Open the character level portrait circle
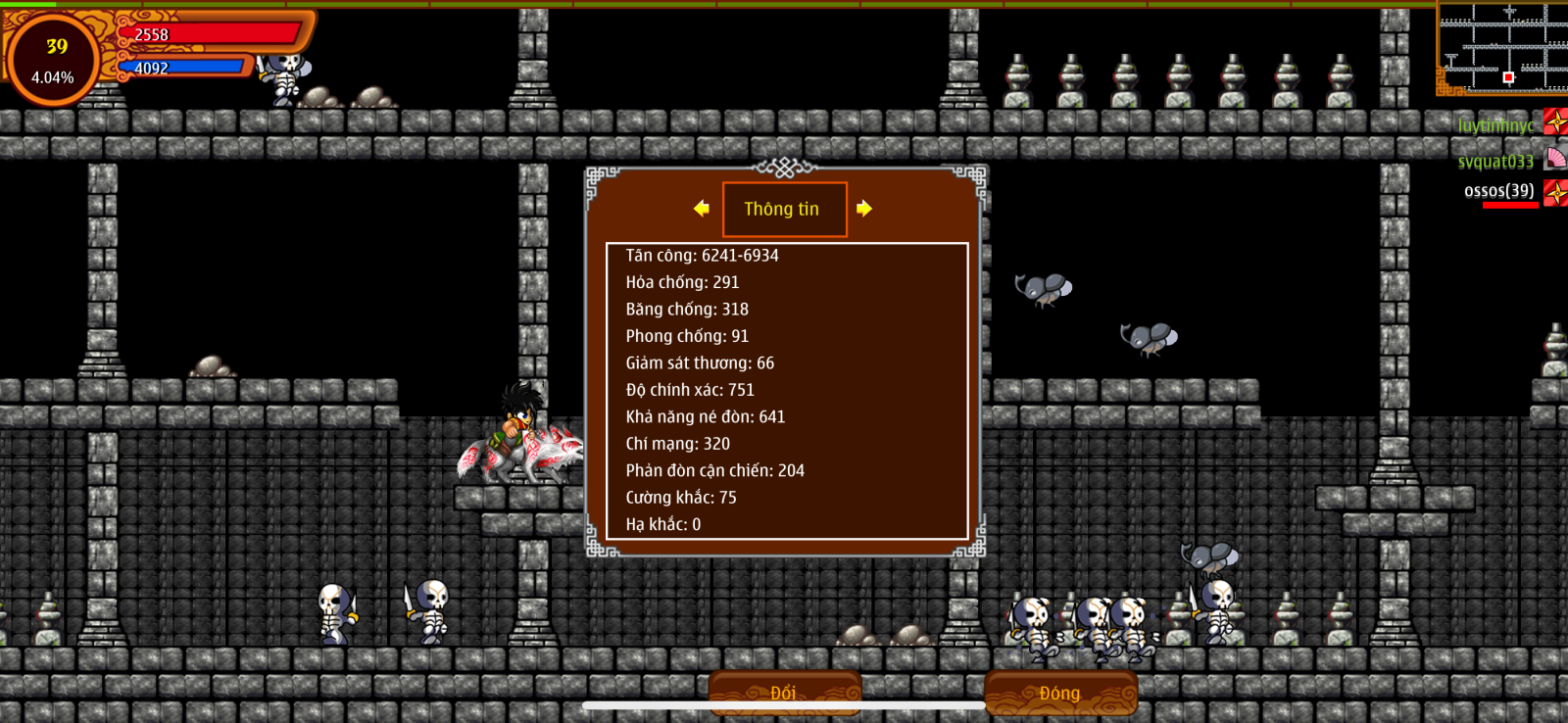 click(x=53, y=60)
